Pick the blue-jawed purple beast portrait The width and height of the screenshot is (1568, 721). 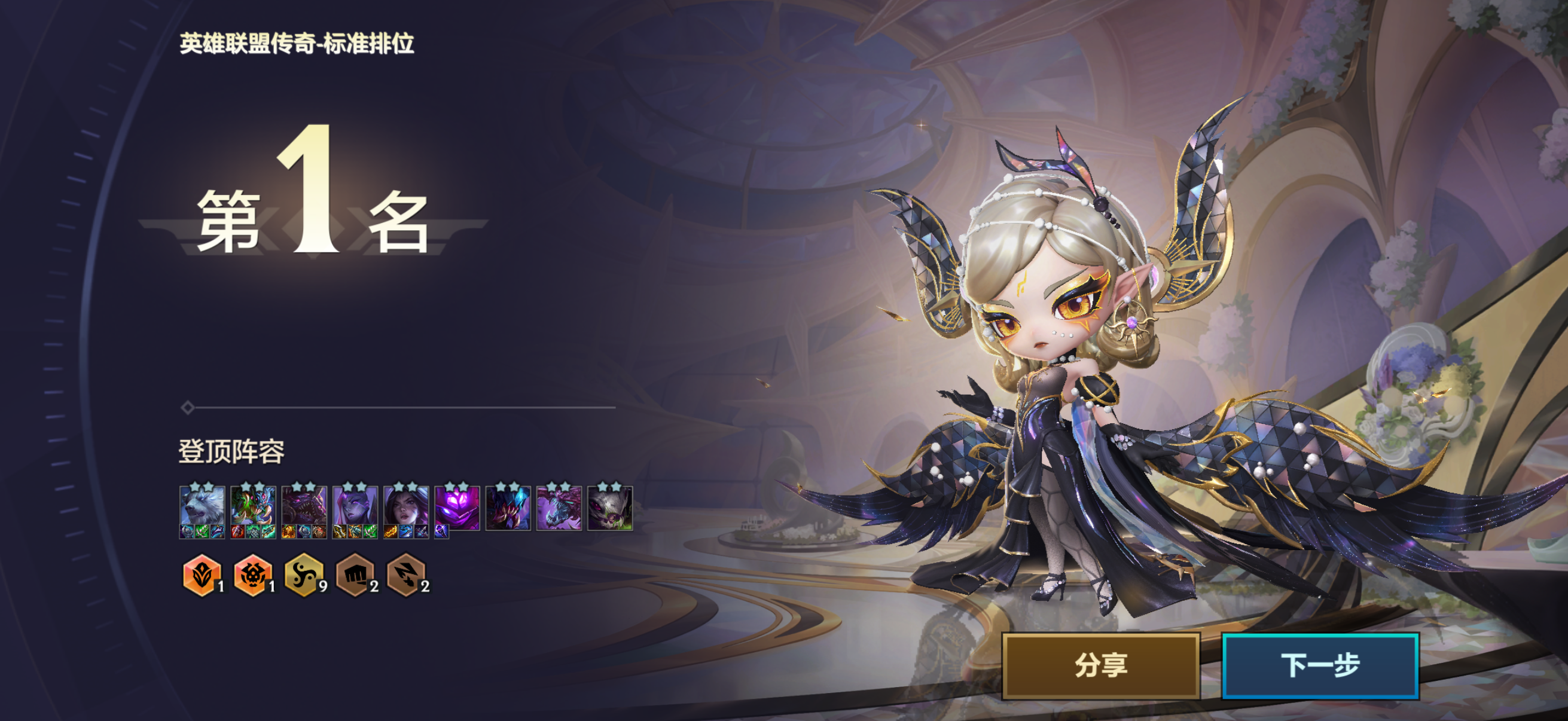click(x=559, y=508)
